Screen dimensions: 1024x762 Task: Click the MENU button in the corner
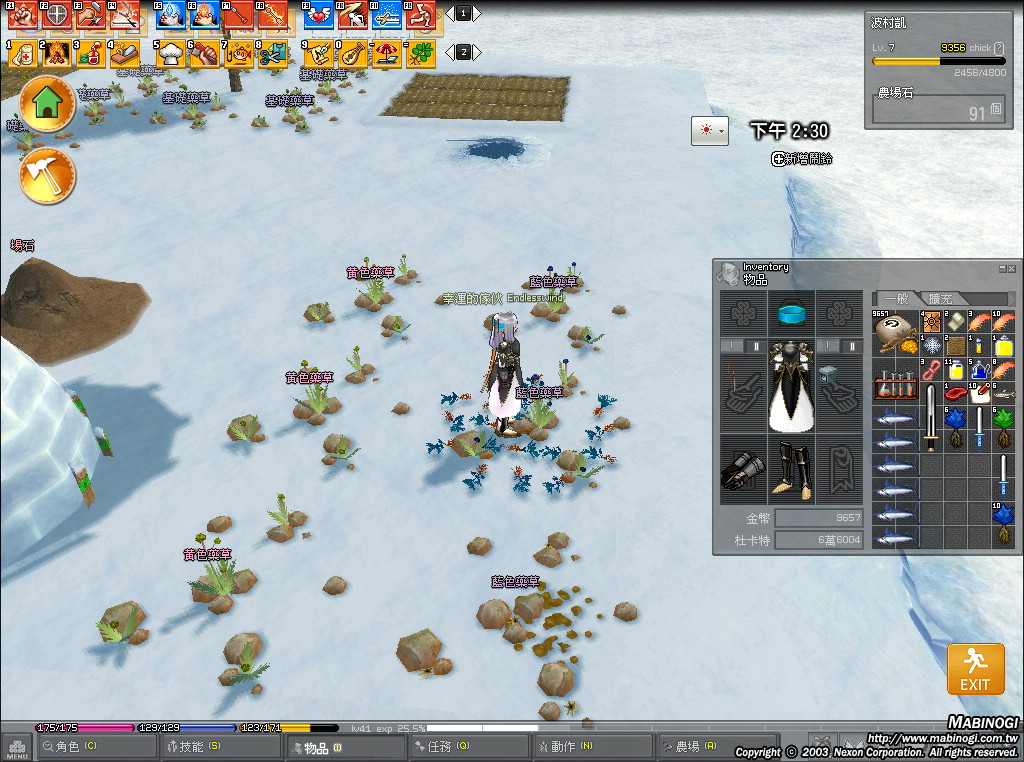[16, 748]
